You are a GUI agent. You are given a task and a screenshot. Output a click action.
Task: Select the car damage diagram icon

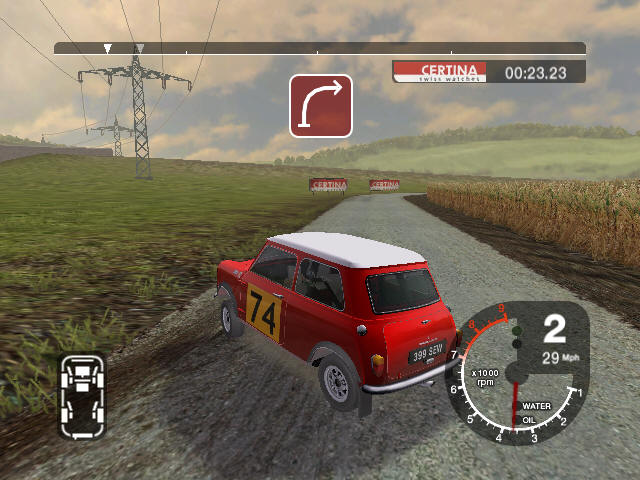click(x=81, y=394)
